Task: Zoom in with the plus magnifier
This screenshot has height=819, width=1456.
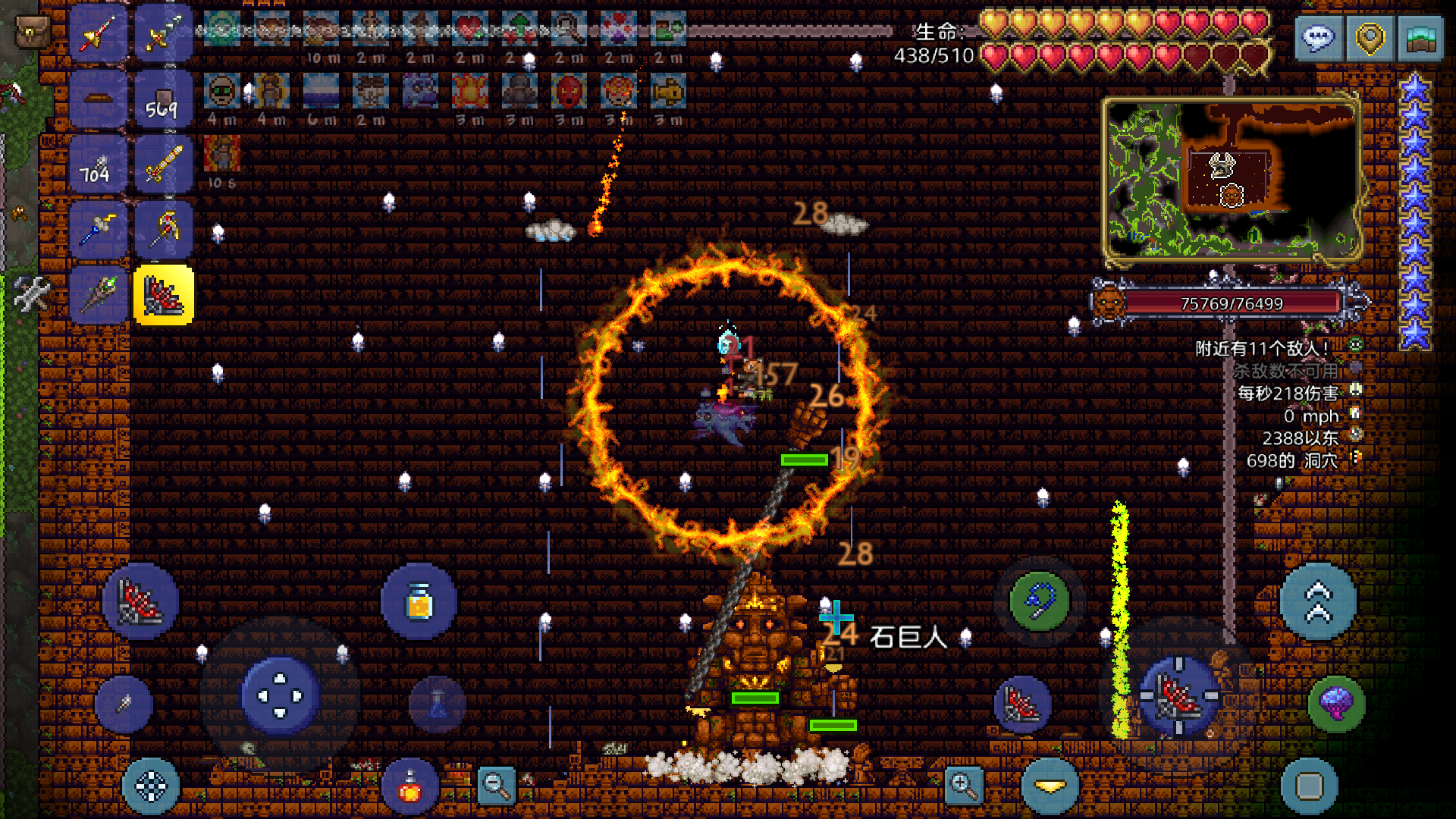Action: click(964, 786)
